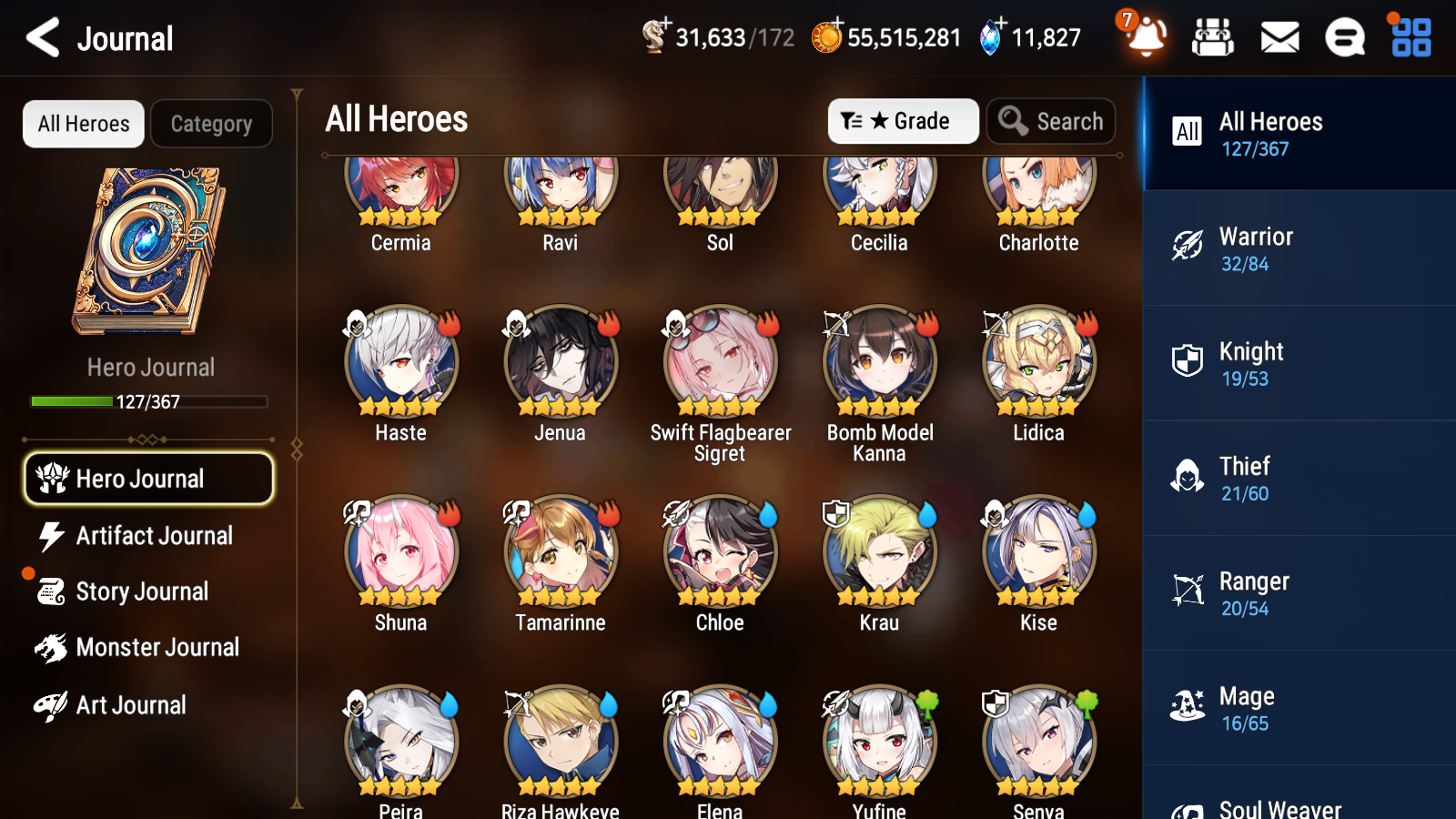Check the Hero Journal progress bar 127/367

[148, 400]
